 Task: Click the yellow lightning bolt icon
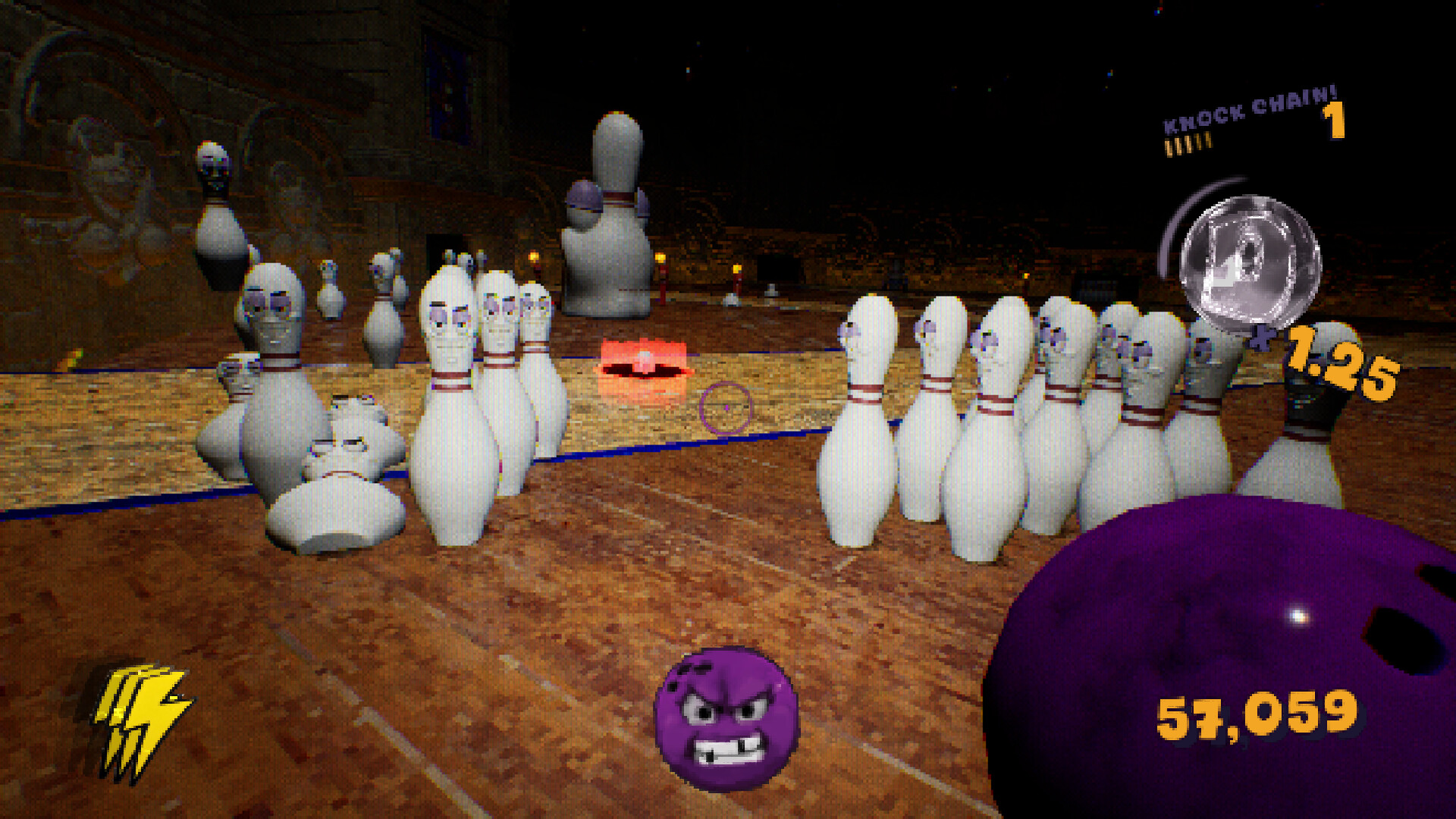(x=140, y=719)
